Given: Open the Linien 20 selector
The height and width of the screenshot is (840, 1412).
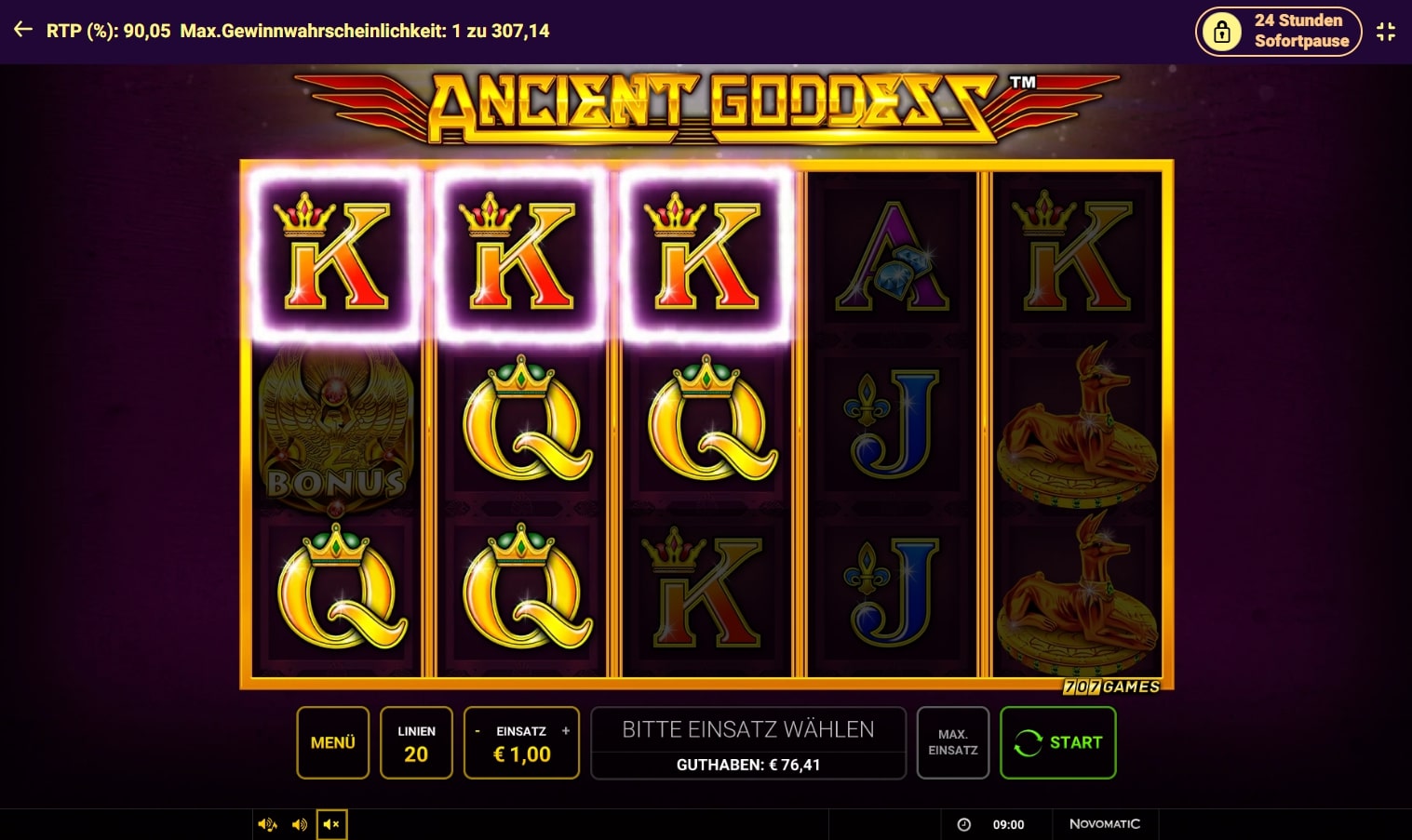Looking at the screenshot, I should pos(416,742).
